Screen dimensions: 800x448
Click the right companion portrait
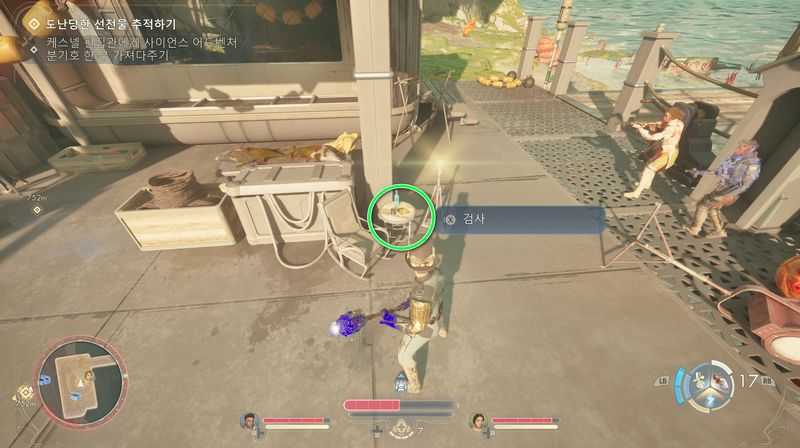[480, 423]
